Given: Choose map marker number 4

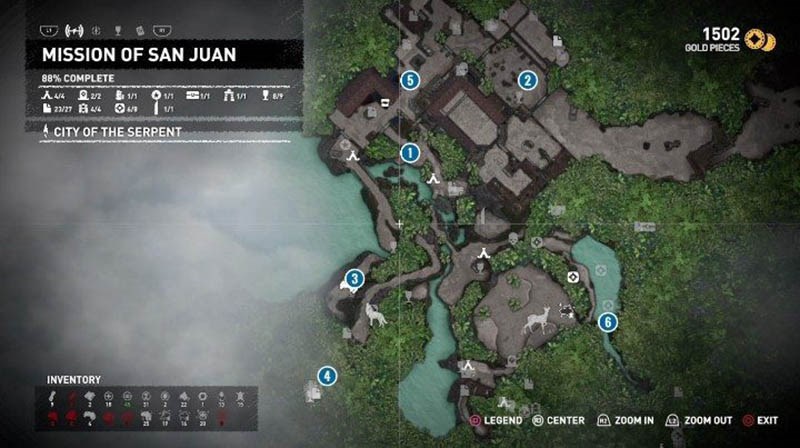Looking at the screenshot, I should (x=326, y=376).
